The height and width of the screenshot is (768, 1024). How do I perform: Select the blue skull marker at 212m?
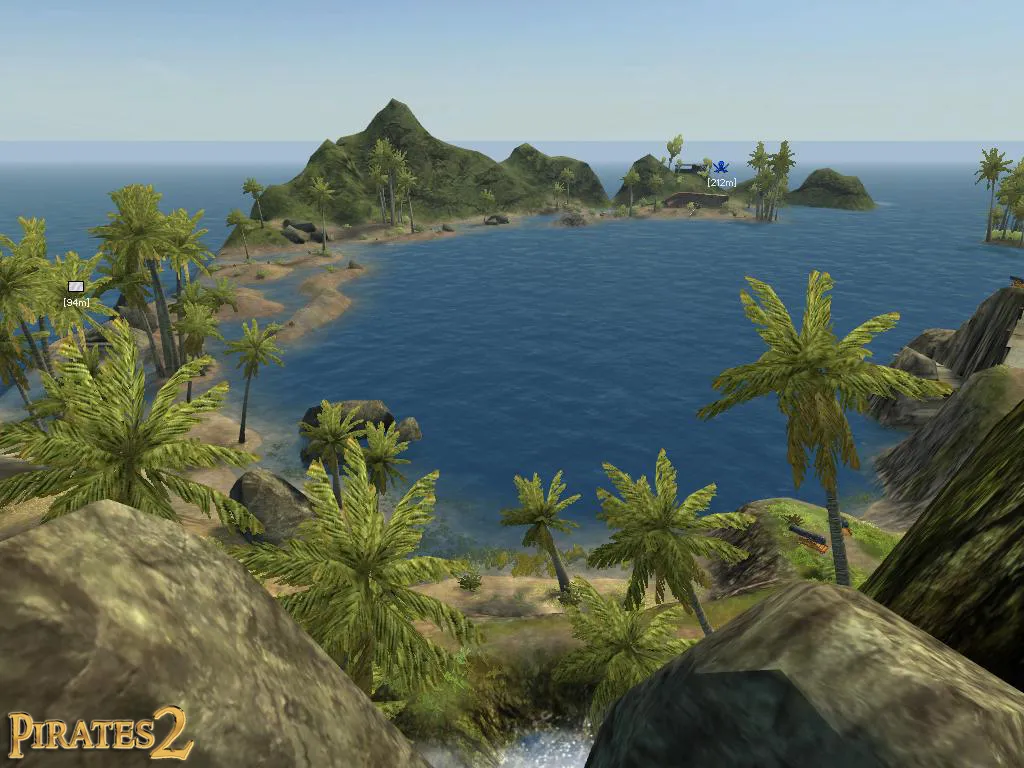(721, 168)
